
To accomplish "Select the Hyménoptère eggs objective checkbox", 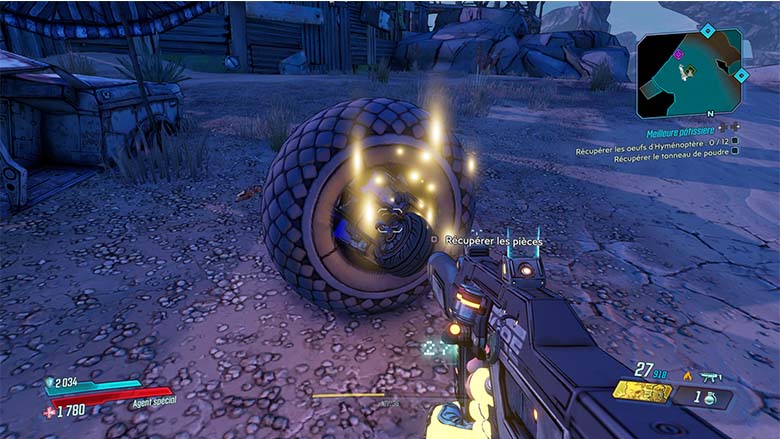I will (x=735, y=142).
